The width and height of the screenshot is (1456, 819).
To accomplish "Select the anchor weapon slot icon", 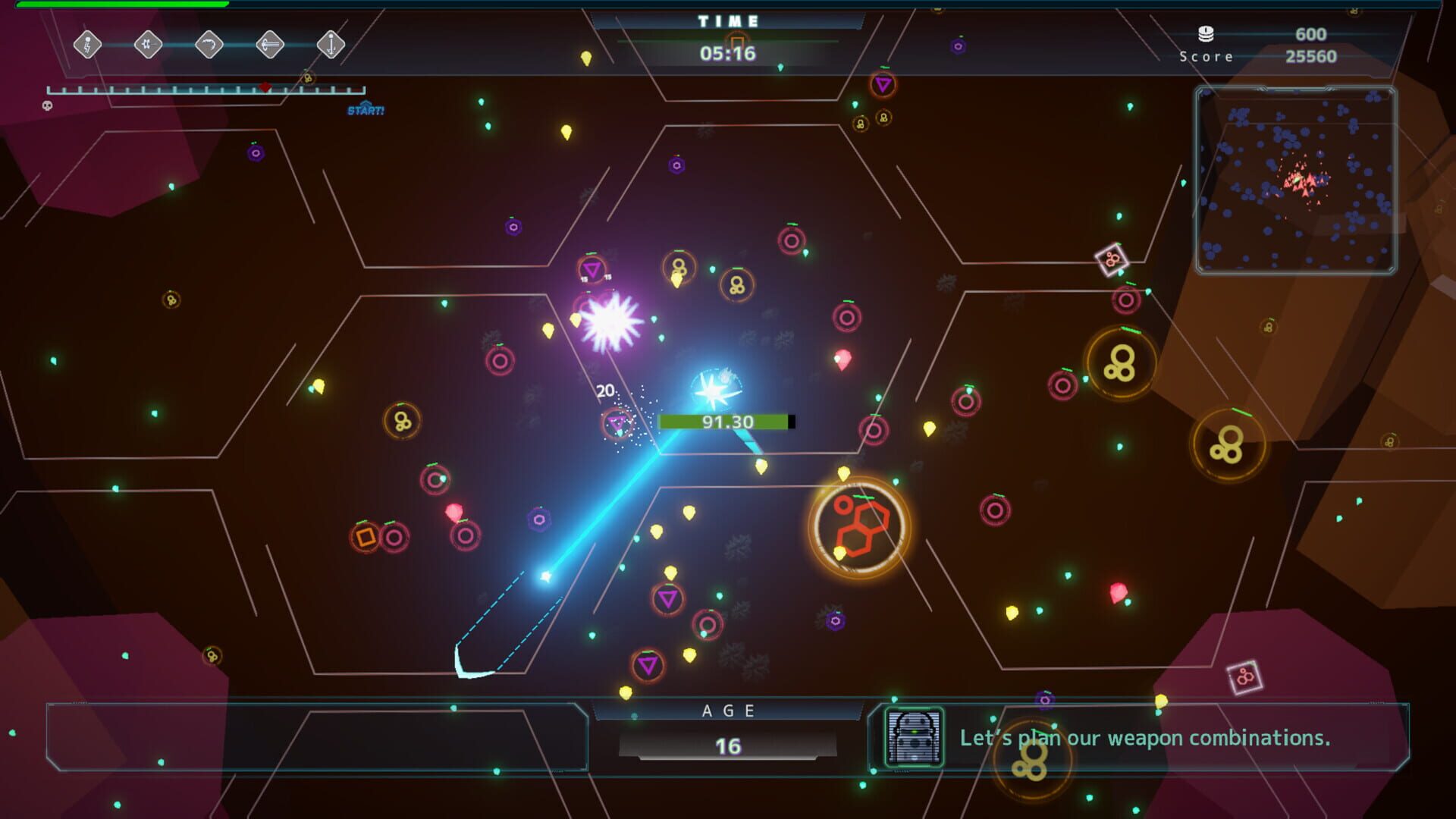I will tap(330, 44).
